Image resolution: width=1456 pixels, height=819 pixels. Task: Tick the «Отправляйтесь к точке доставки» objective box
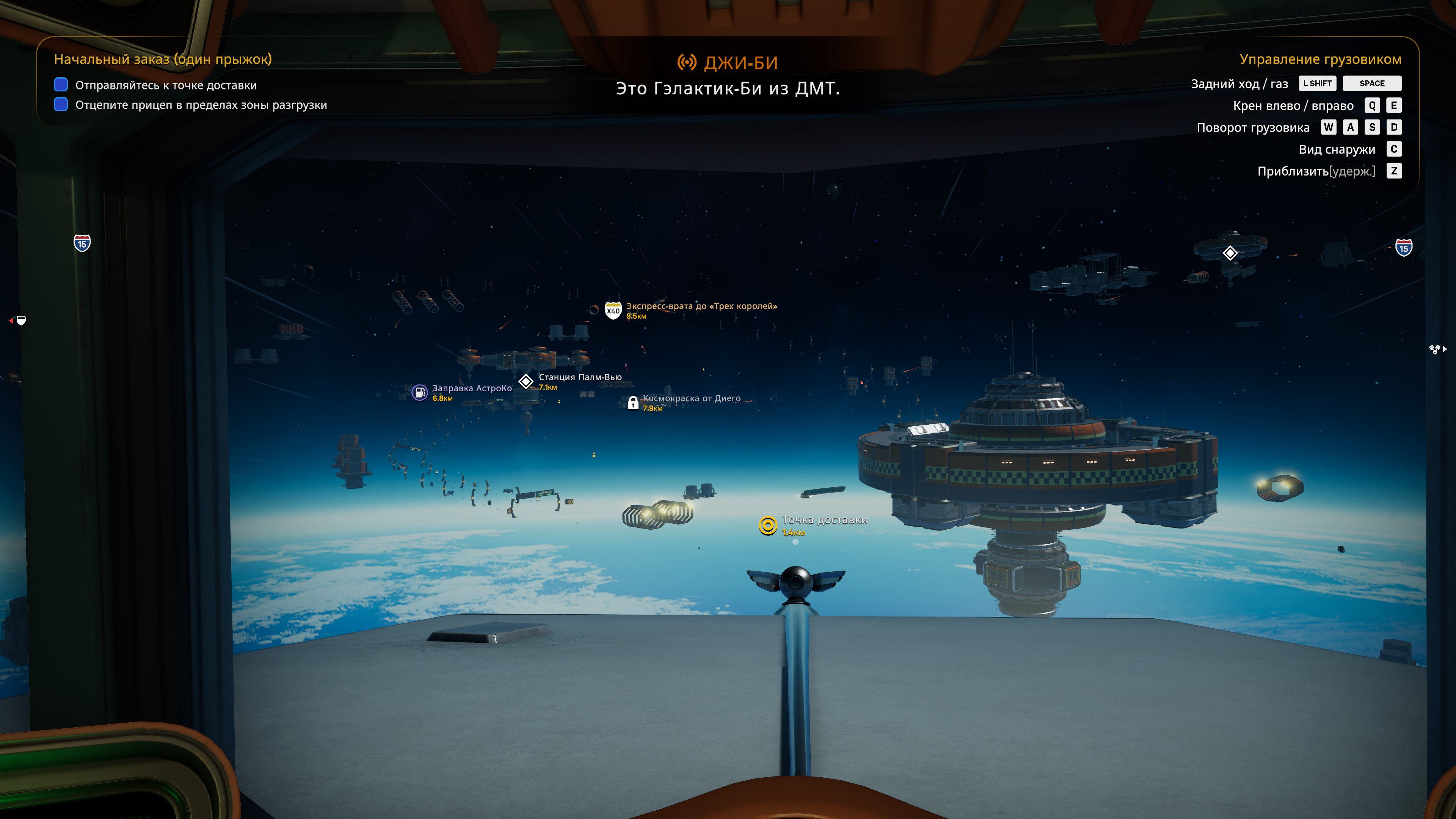(x=61, y=85)
